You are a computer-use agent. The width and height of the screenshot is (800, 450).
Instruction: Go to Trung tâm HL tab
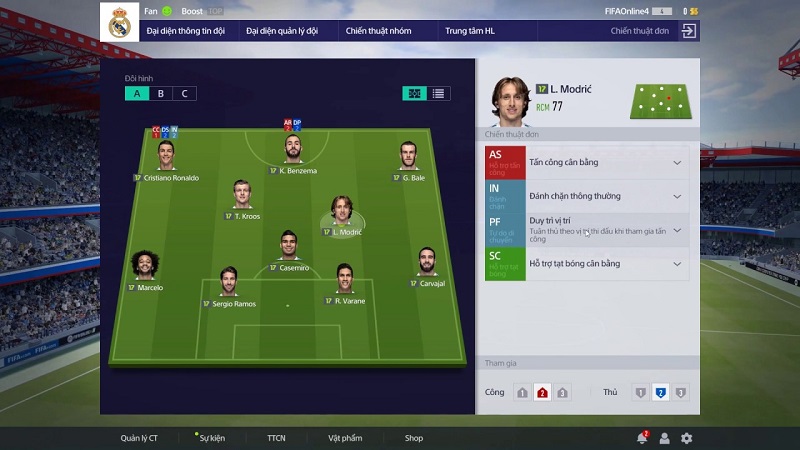click(x=469, y=31)
